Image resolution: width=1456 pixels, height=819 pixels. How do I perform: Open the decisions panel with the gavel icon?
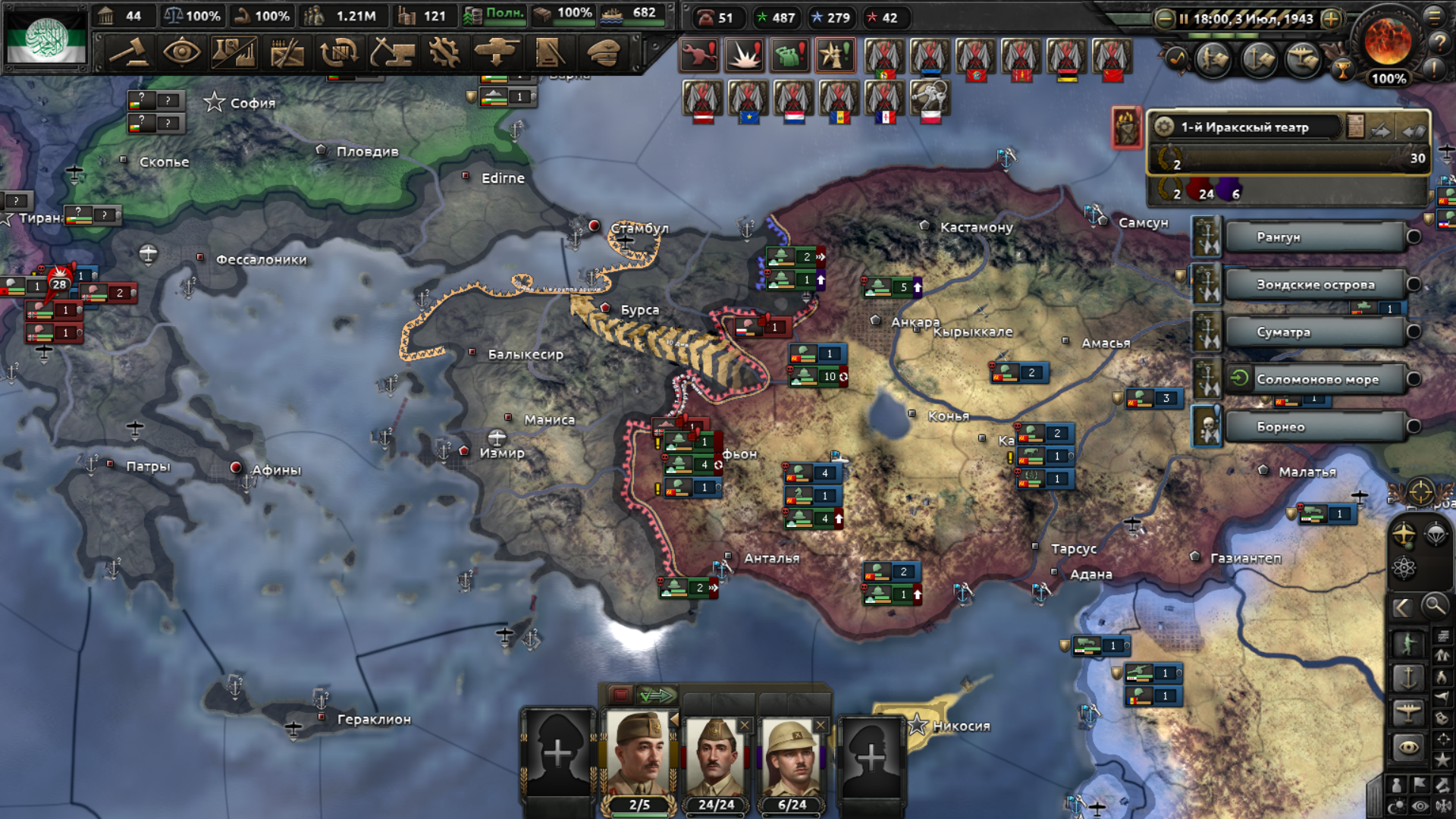[130, 53]
